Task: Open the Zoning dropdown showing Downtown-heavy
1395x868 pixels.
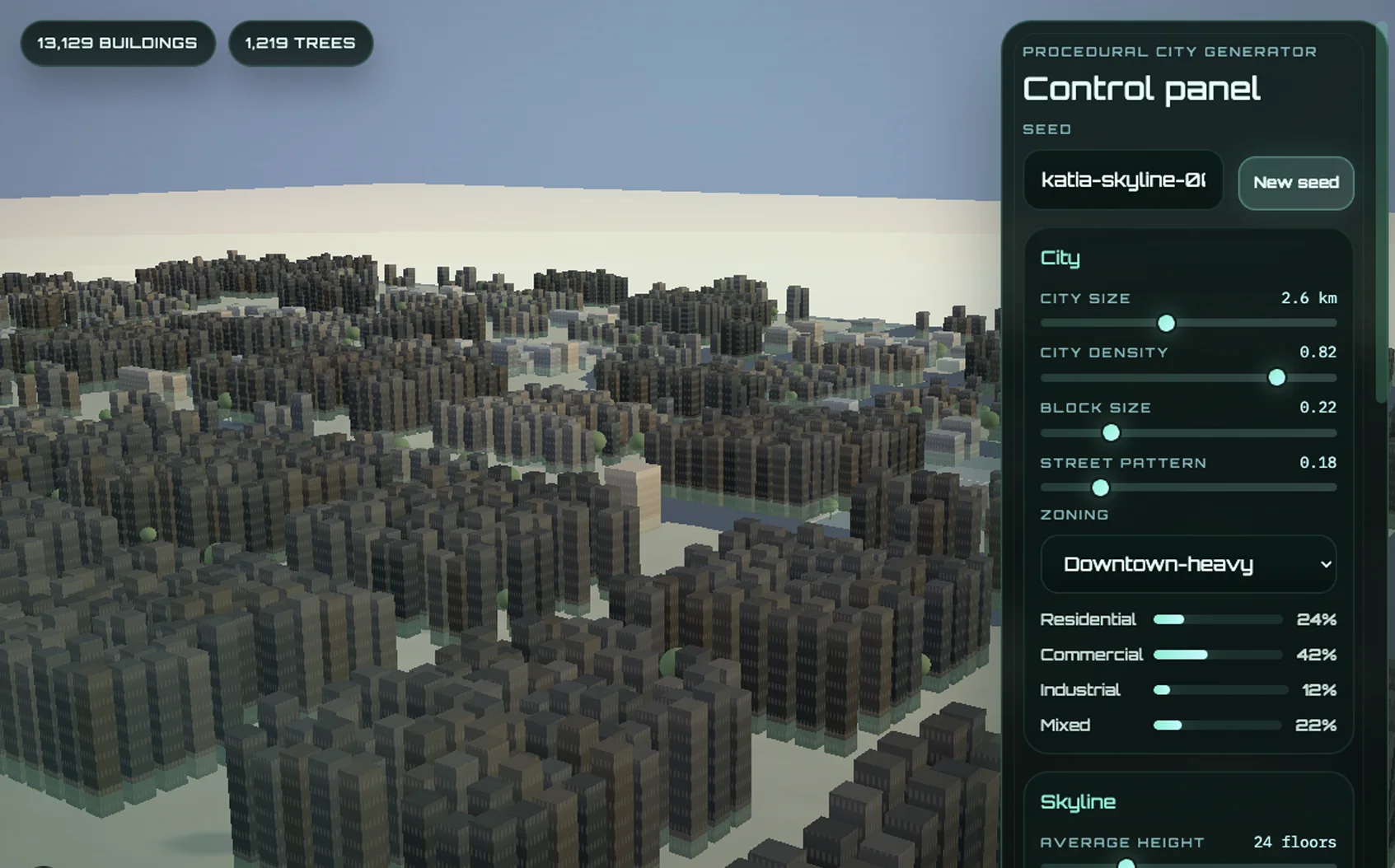Action: 1188,565
